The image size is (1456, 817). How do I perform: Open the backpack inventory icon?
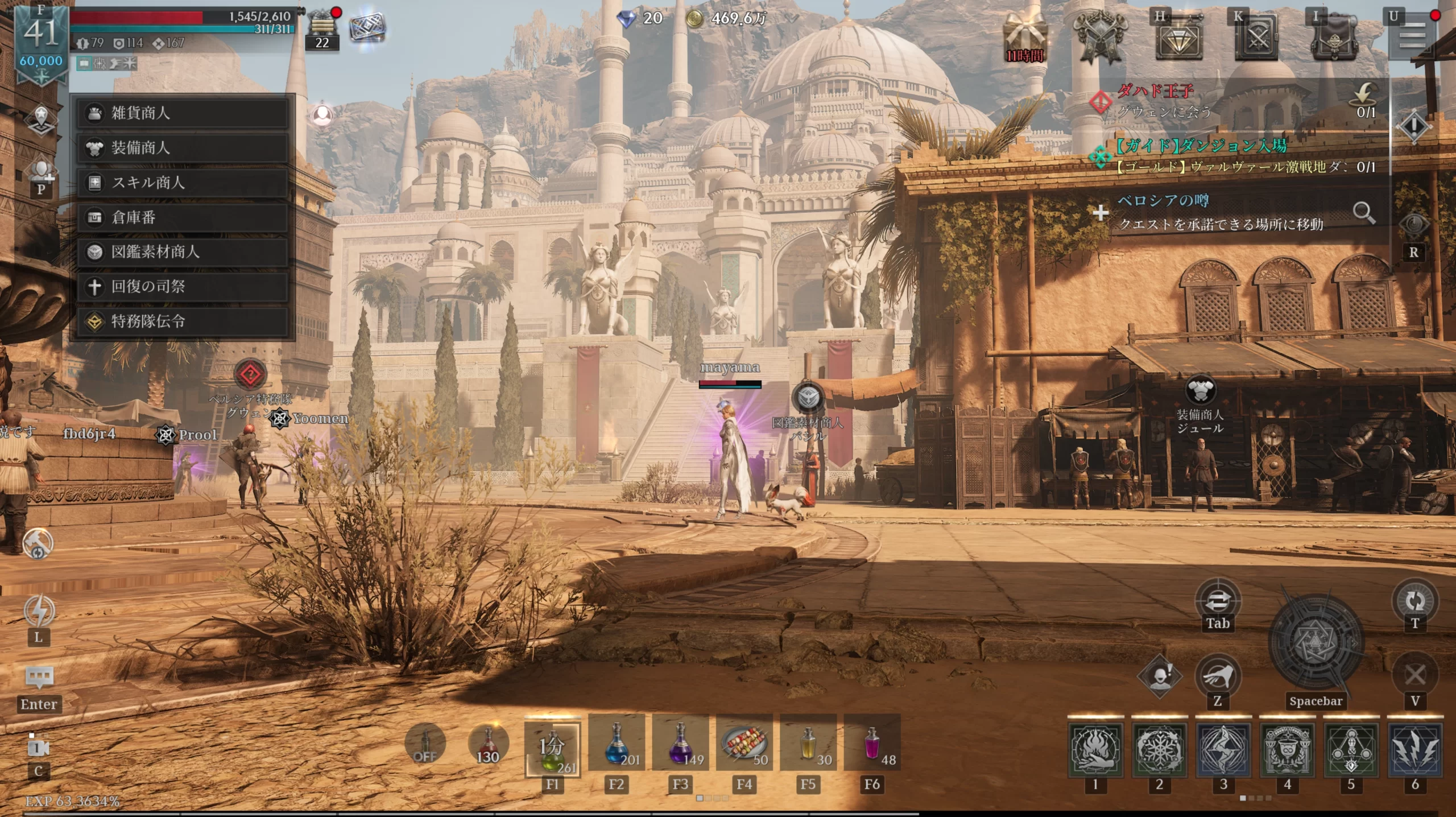click(x=1334, y=38)
